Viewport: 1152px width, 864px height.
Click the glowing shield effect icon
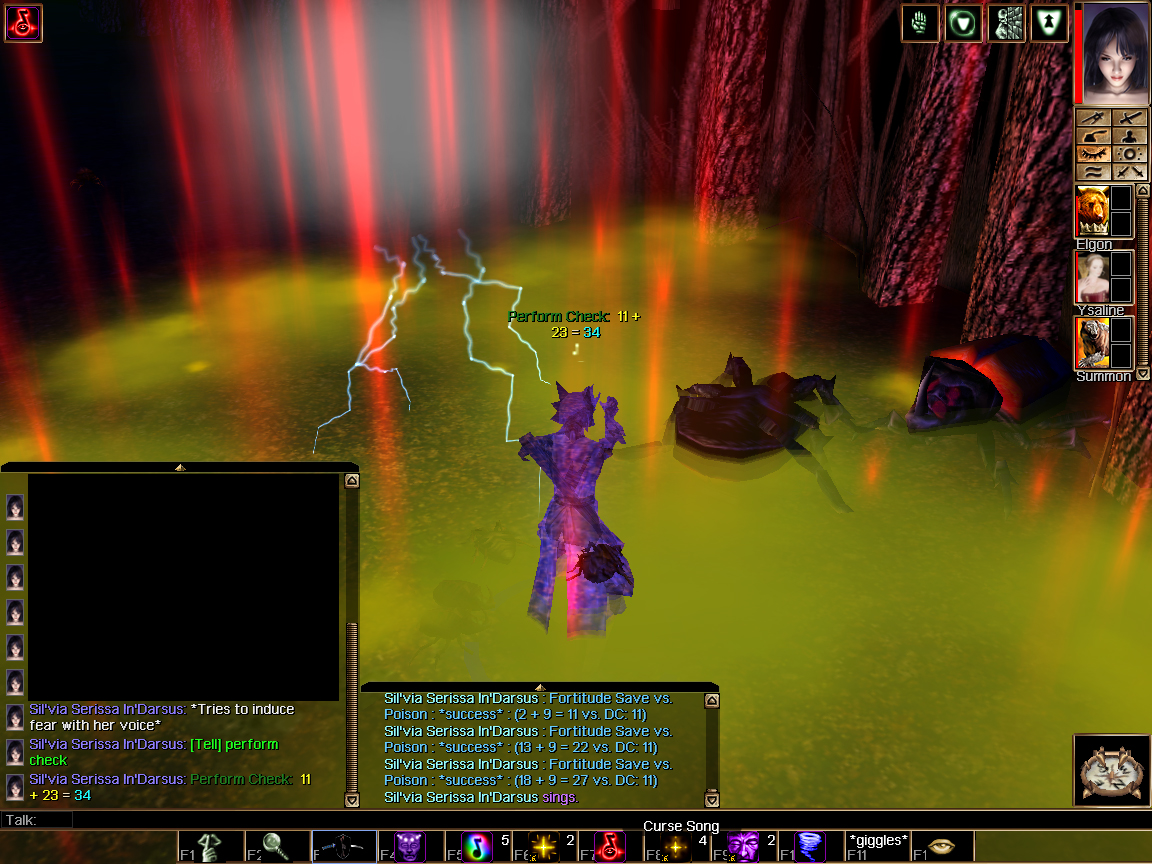point(963,23)
